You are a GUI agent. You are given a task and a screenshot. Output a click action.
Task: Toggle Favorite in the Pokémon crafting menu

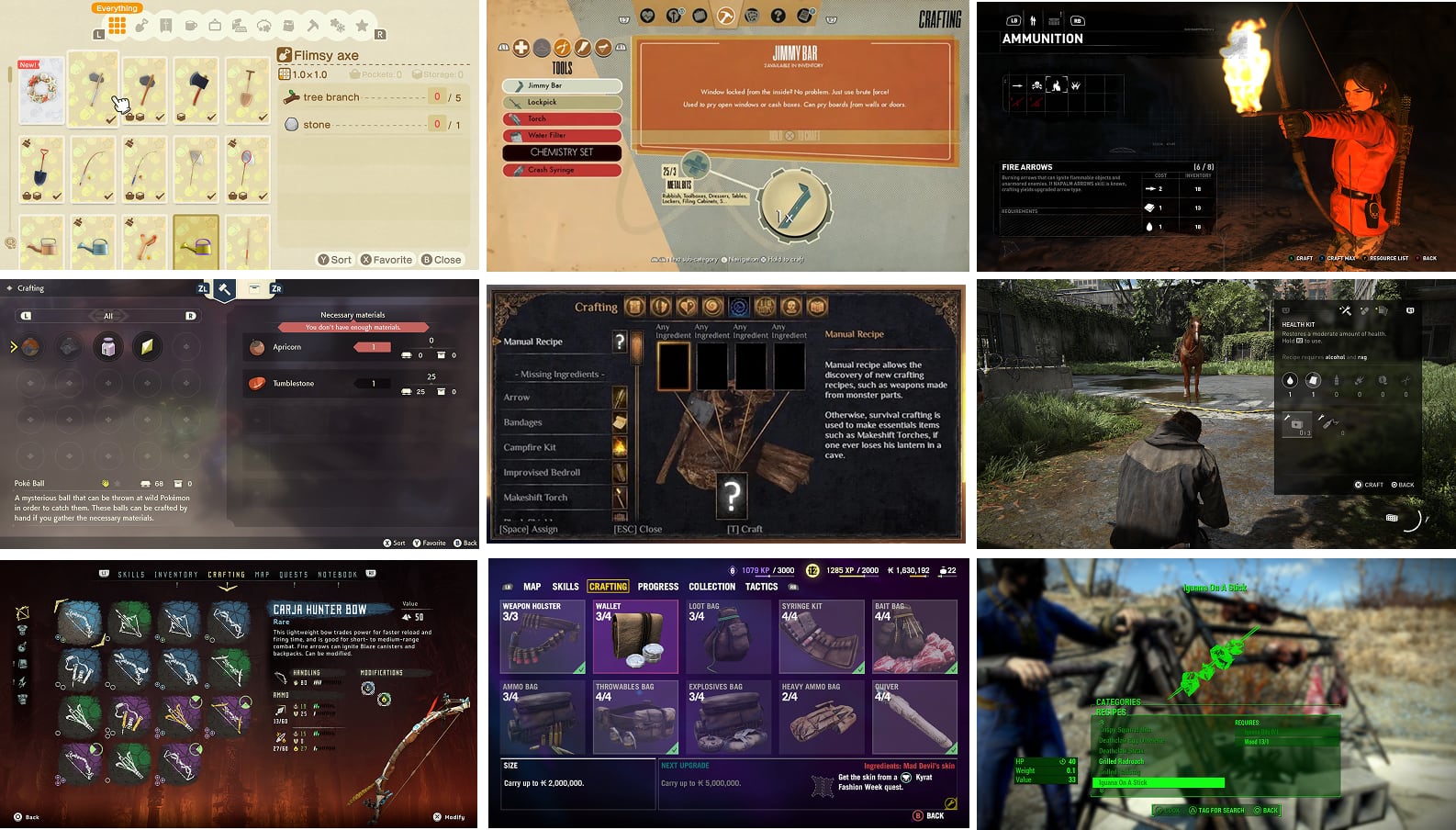tap(428, 543)
